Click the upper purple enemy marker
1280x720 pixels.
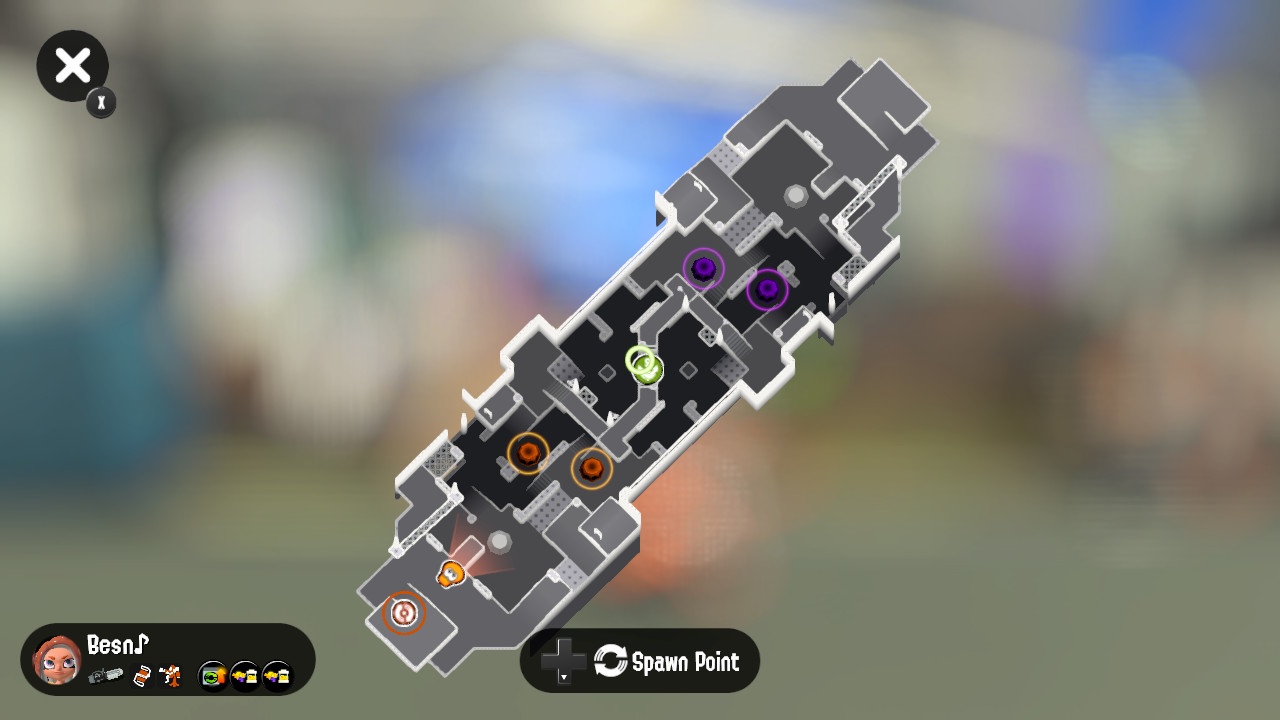703,268
